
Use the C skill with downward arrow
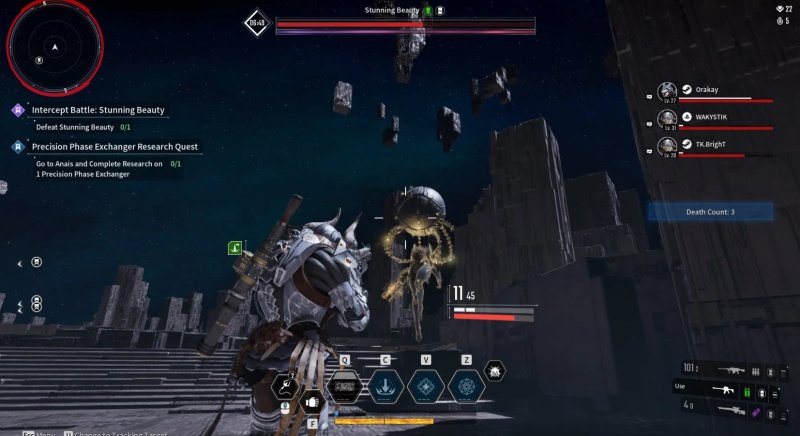(x=386, y=386)
